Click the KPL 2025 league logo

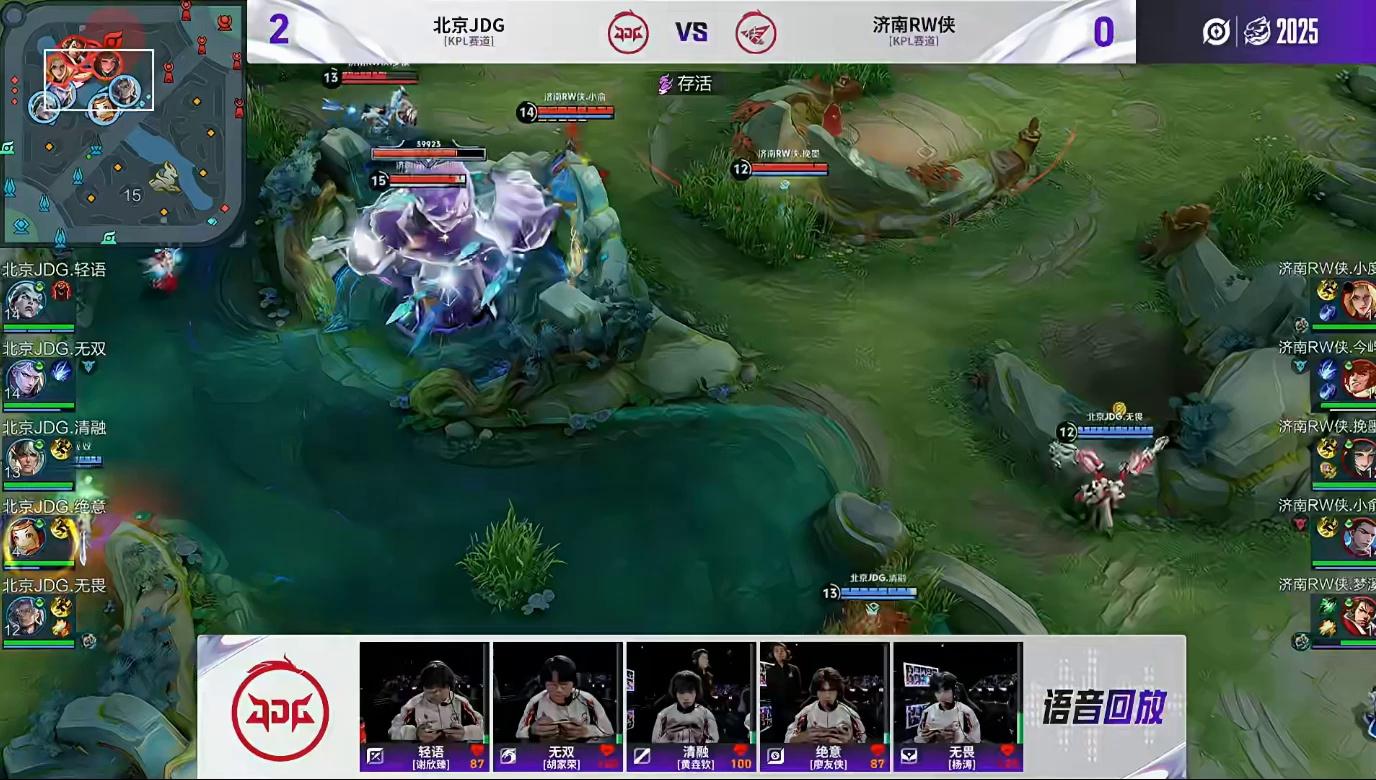tap(1260, 32)
